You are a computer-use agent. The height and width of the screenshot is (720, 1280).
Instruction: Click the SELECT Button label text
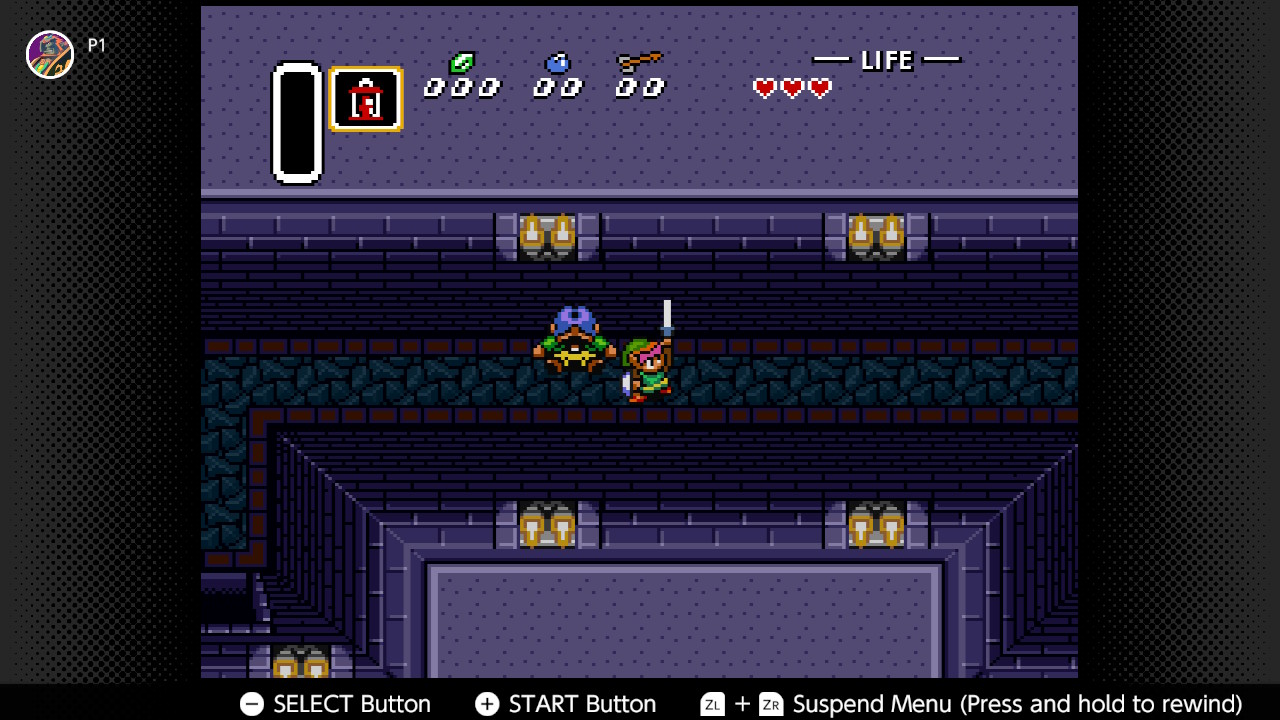click(352, 704)
